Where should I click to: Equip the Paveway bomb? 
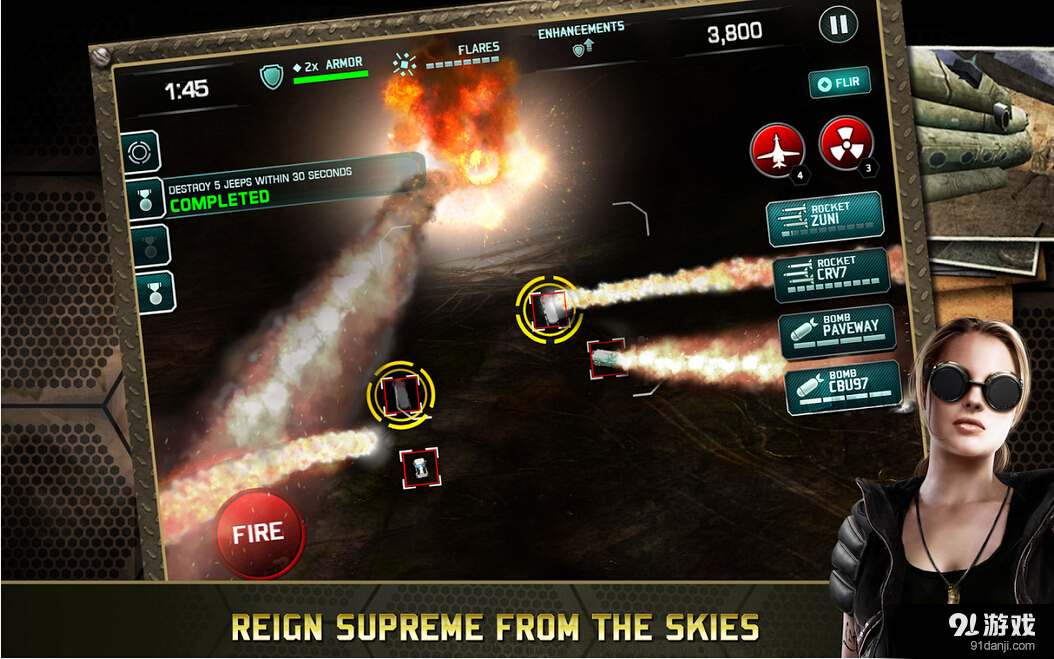point(837,331)
